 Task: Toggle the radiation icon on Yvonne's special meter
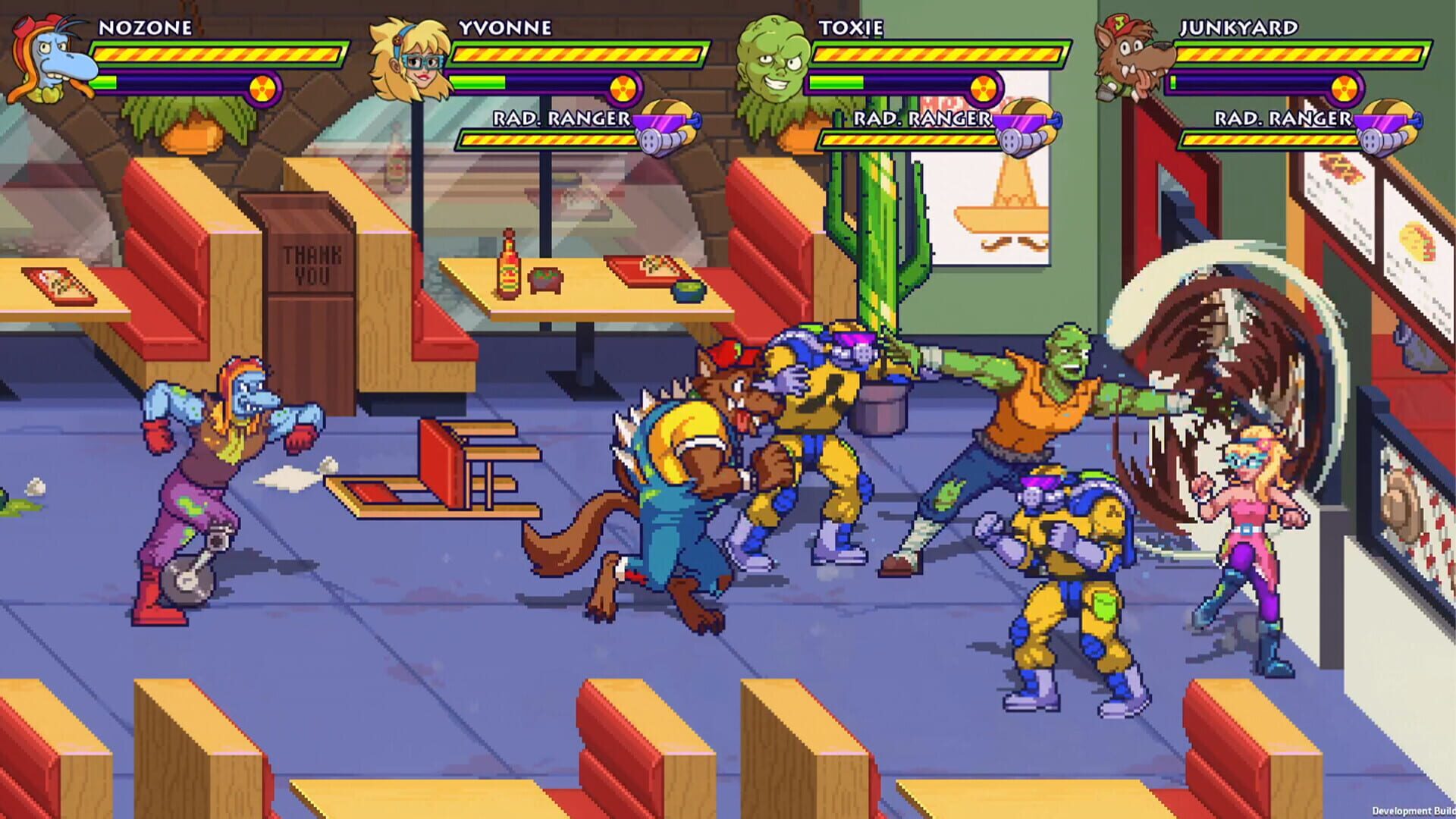(x=622, y=86)
